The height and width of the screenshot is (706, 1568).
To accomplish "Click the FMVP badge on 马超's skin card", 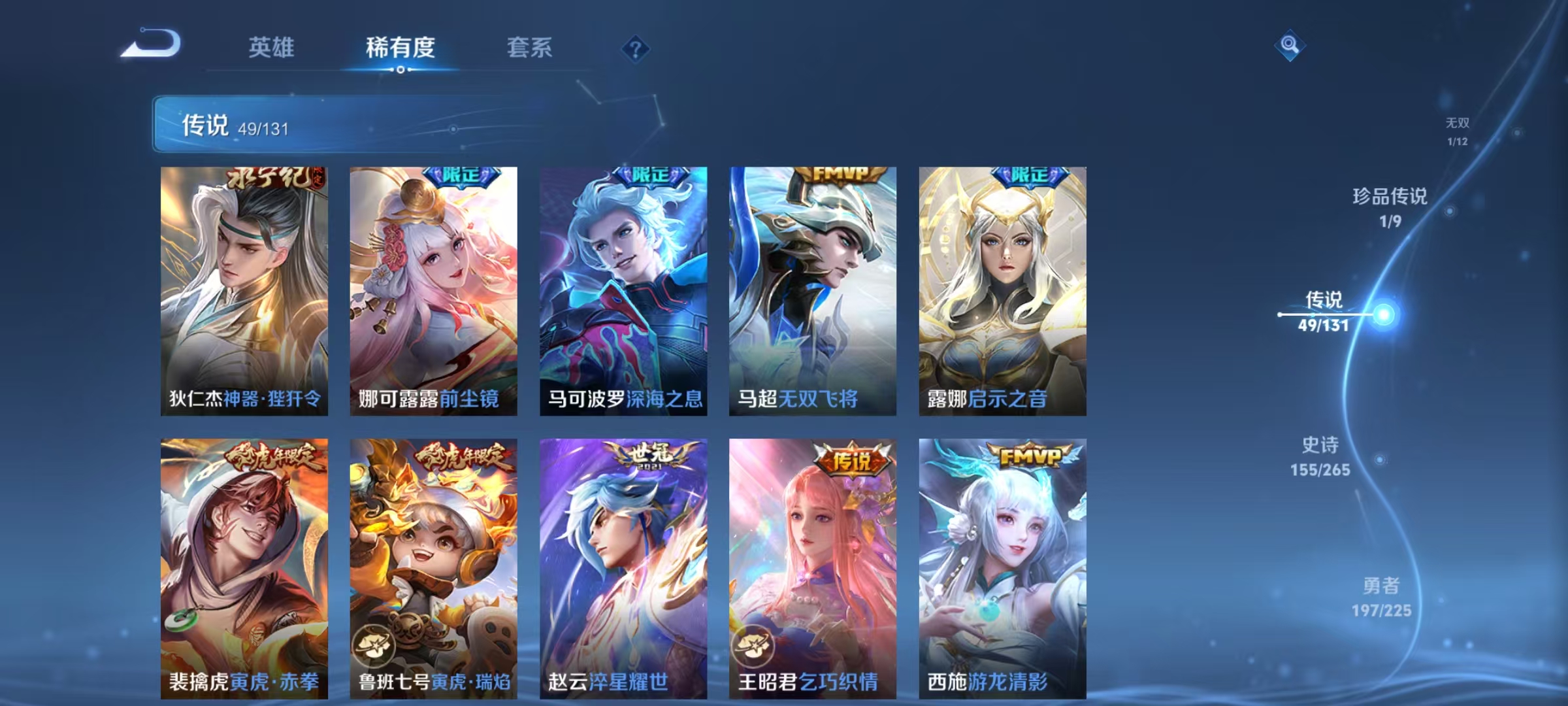I will tap(840, 175).
